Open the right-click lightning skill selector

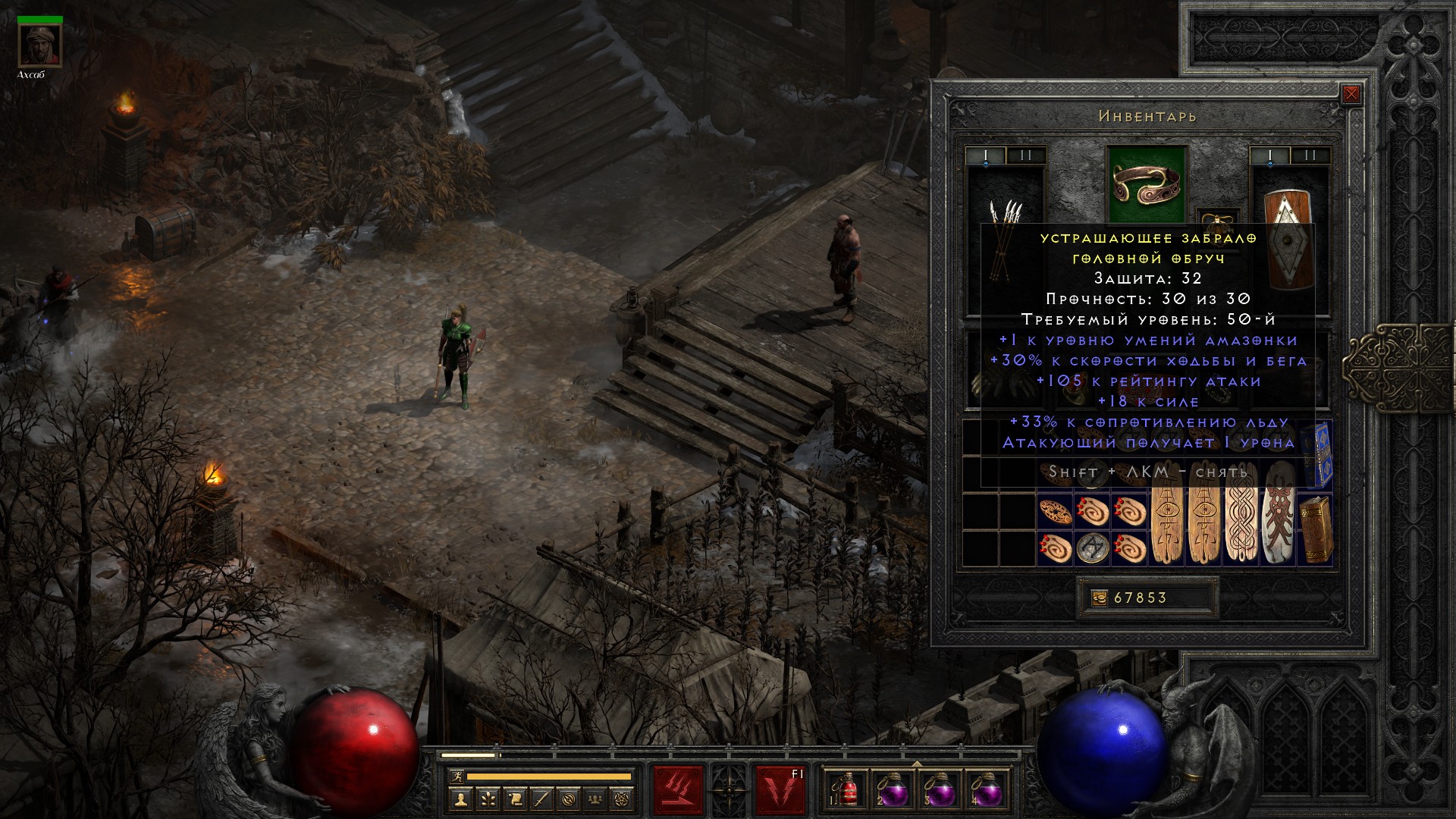780,789
